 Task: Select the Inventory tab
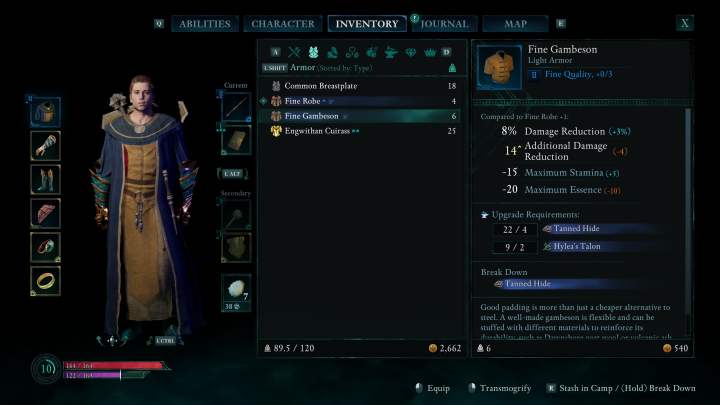pyautogui.click(x=366, y=24)
